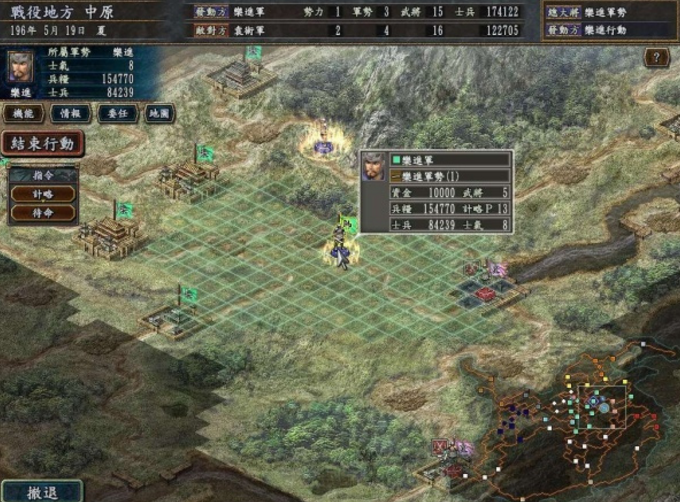Open help with the question mark button
Image resolution: width=680 pixels, height=502 pixels.
point(656,58)
